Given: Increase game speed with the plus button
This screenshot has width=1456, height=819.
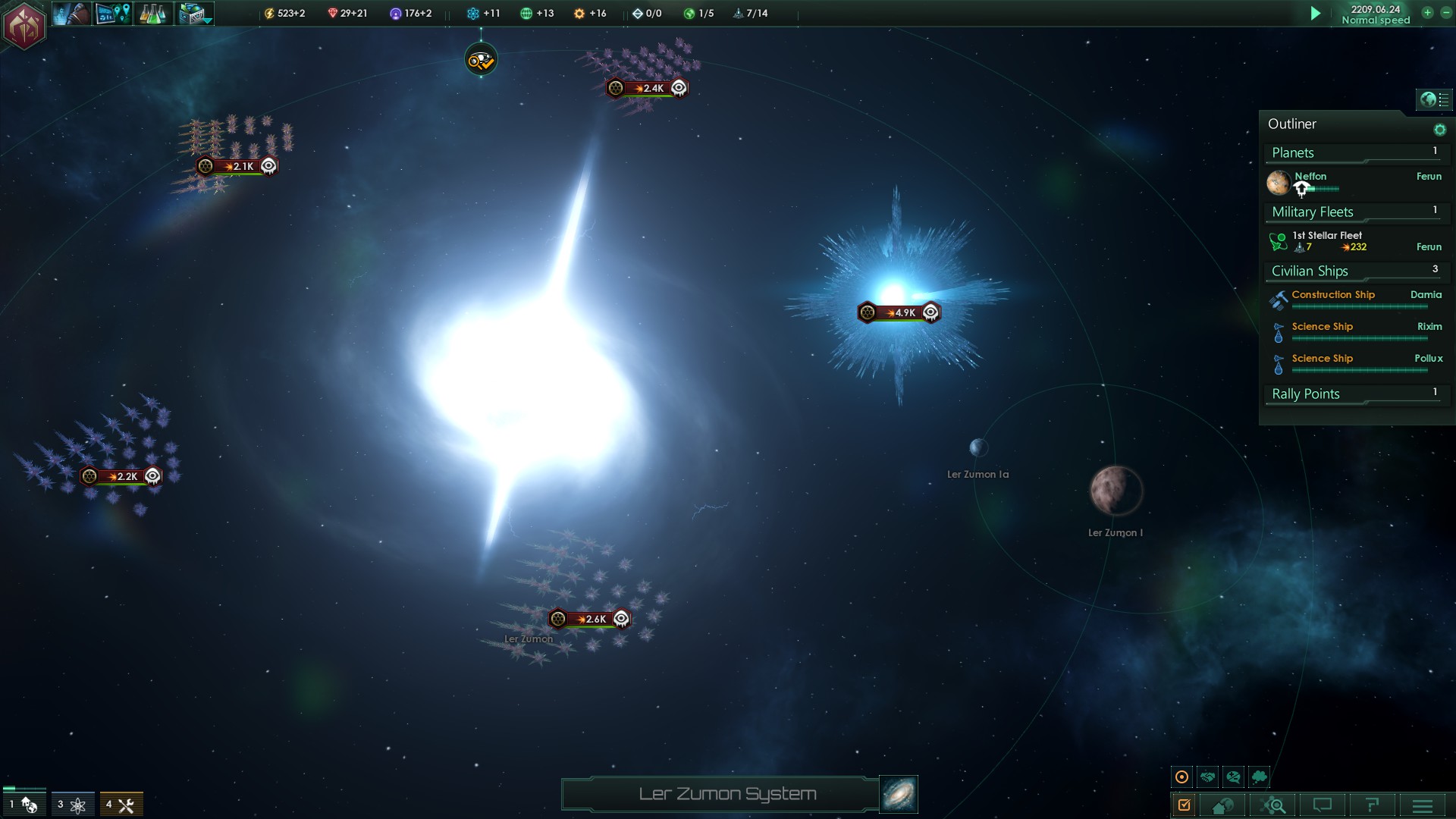Looking at the screenshot, I should pos(1427,13).
